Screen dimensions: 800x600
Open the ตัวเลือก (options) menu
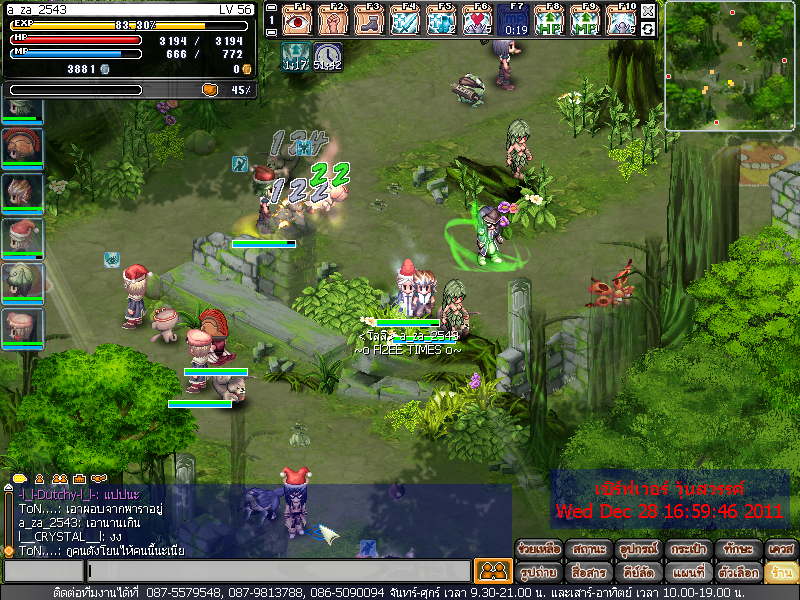pos(735,573)
